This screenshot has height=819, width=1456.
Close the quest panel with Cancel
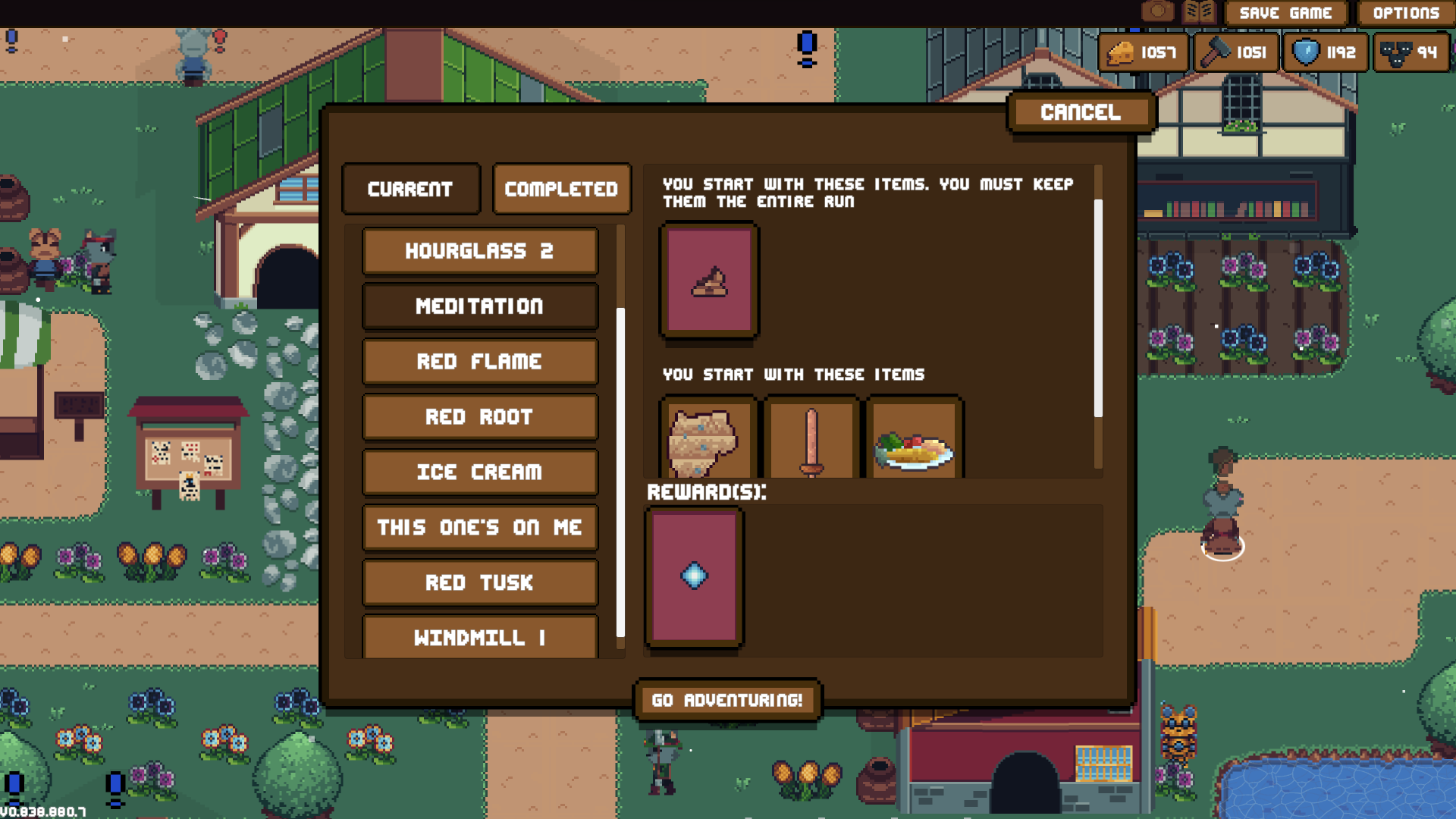(x=1081, y=112)
